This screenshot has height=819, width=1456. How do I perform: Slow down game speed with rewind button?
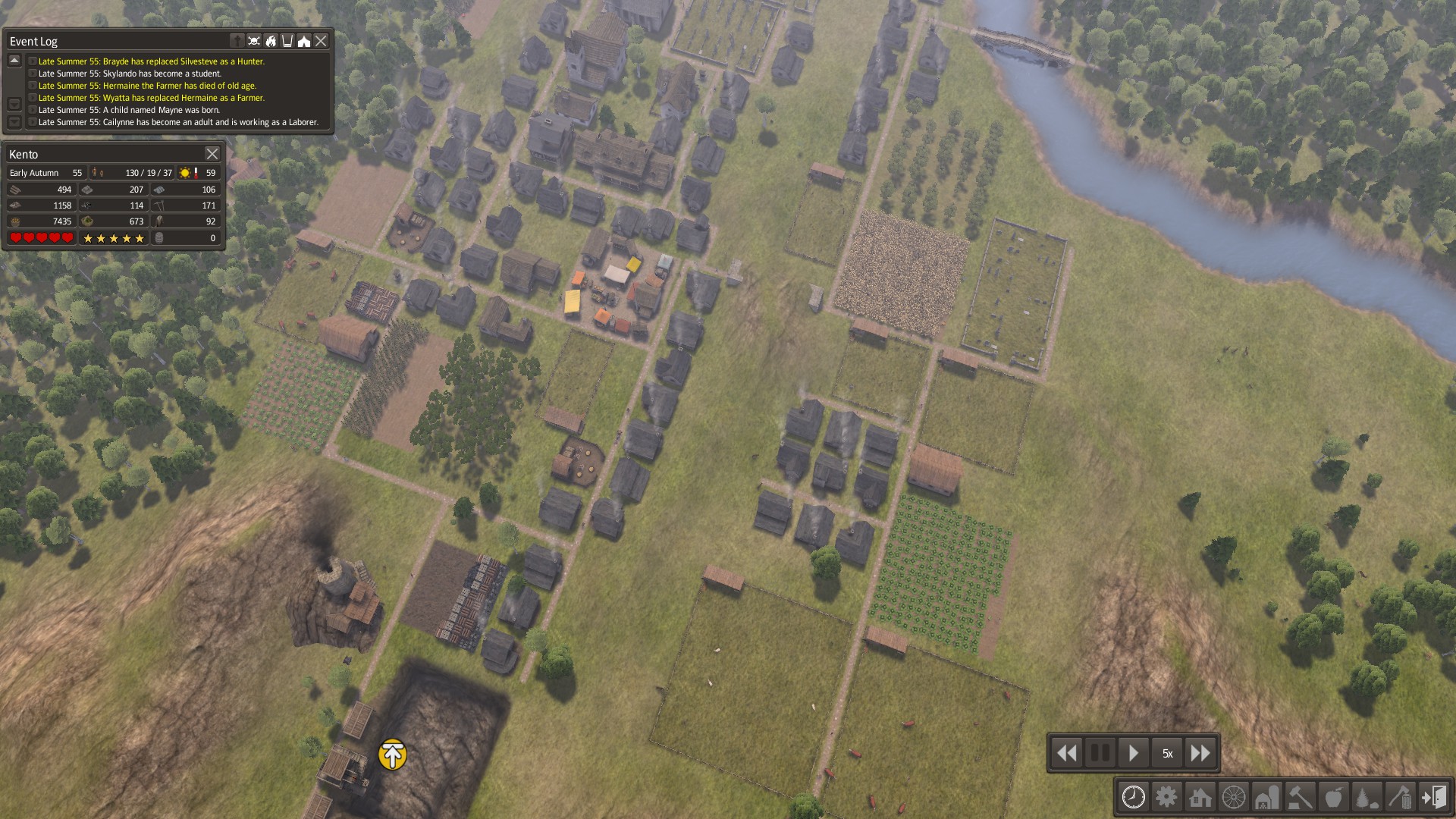1066,753
